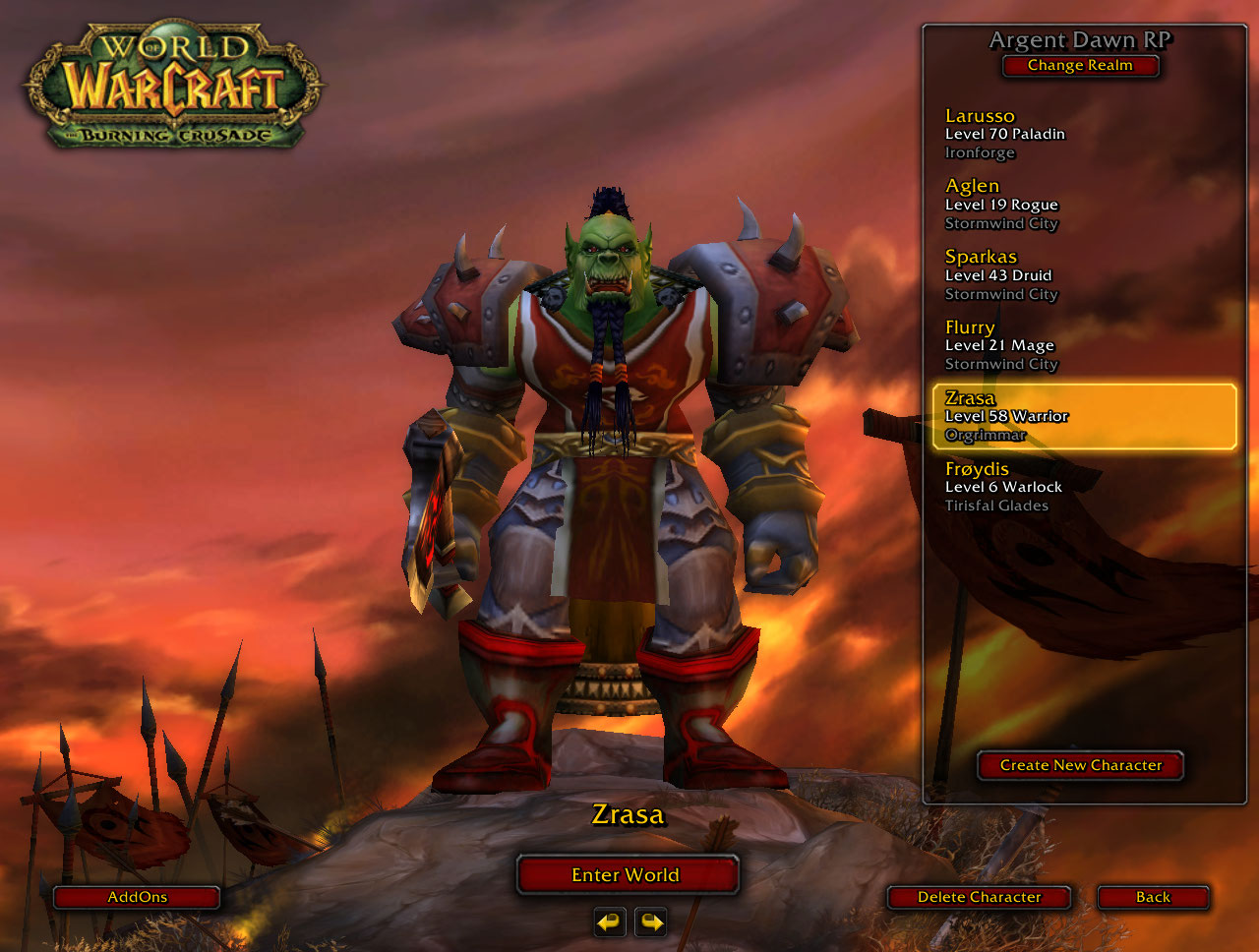This screenshot has height=952, width=1259.
Task: Enter the world as Zrasa
Action: coord(627,874)
